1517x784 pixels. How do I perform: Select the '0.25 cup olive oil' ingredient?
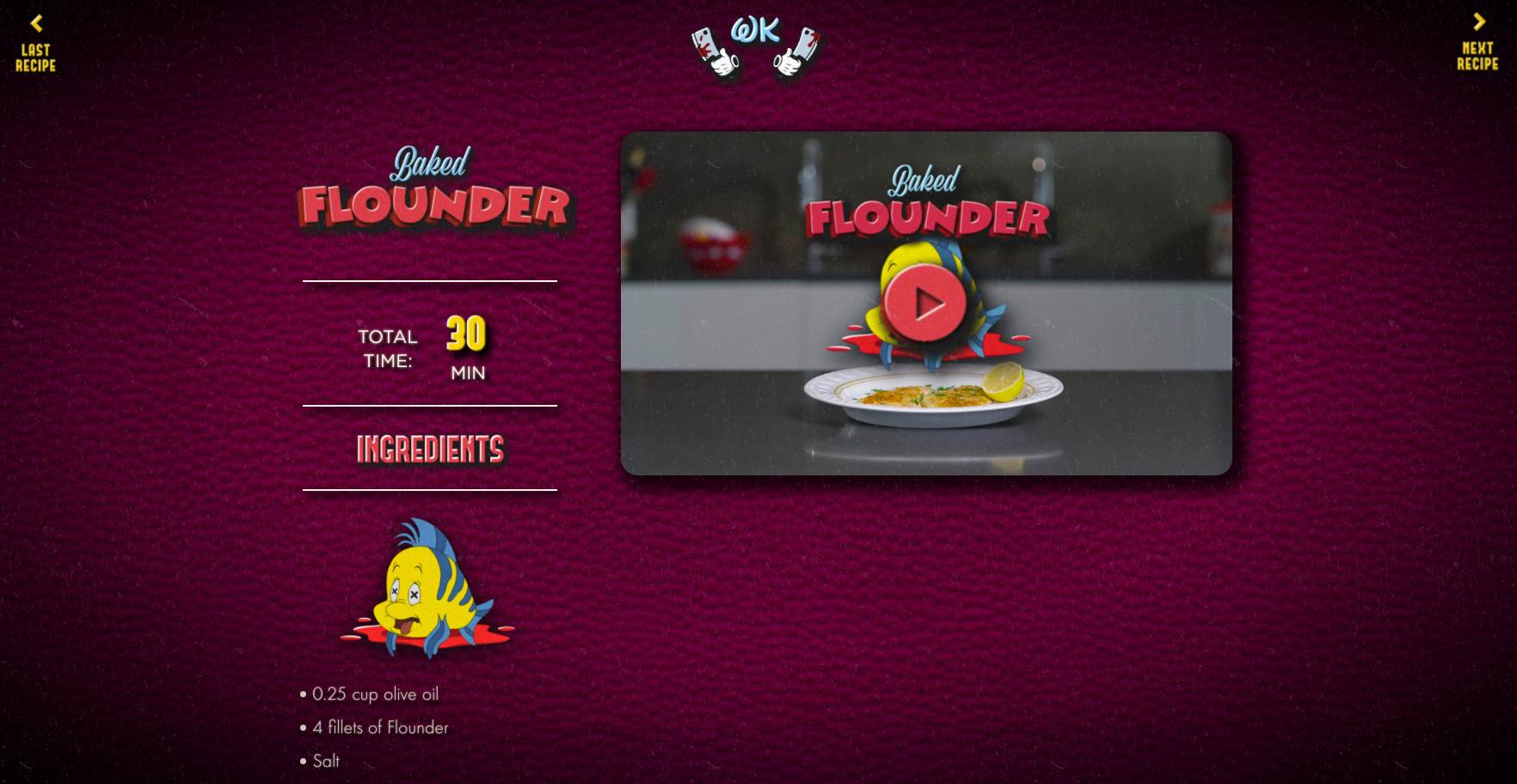(x=374, y=695)
